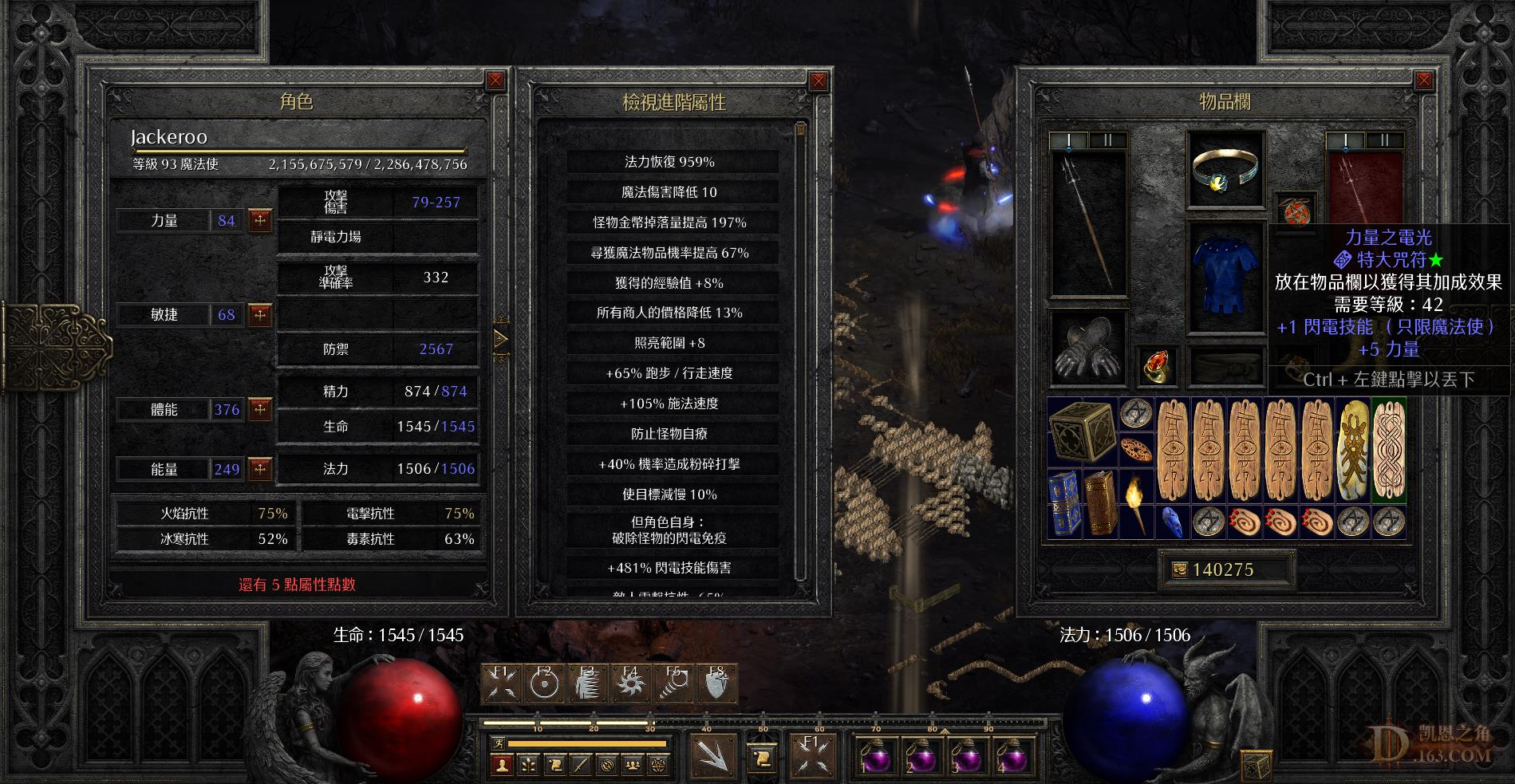
Task: Select the equipped circlet helm
Action: coord(1225,171)
